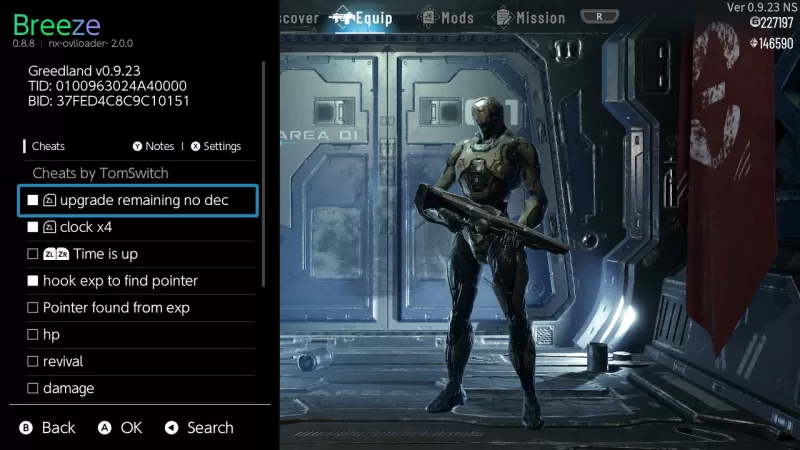Toggle the damage cheat entry

pyautogui.click(x=138, y=388)
